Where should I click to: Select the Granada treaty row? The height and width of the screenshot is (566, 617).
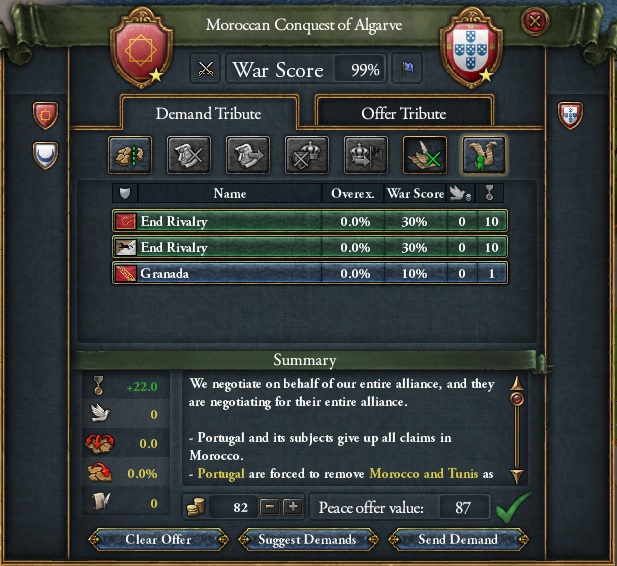click(x=310, y=273)
